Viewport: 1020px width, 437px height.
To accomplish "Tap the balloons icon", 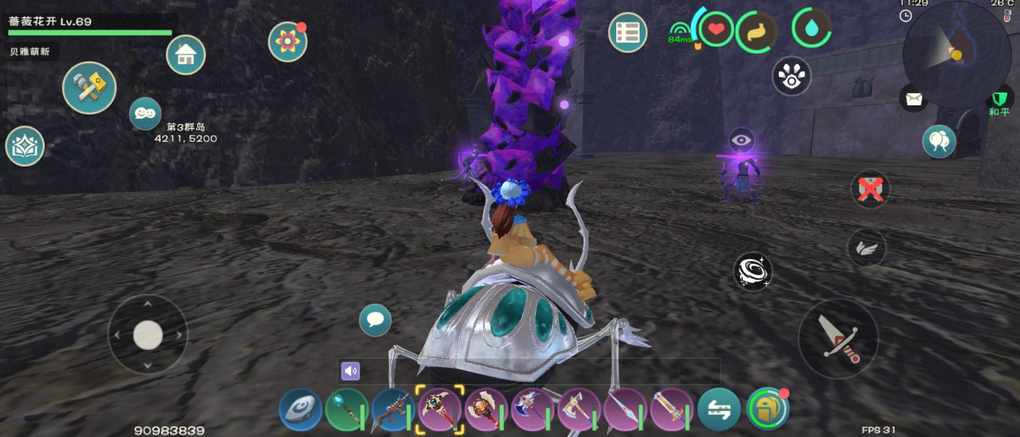I will point(938,141).
